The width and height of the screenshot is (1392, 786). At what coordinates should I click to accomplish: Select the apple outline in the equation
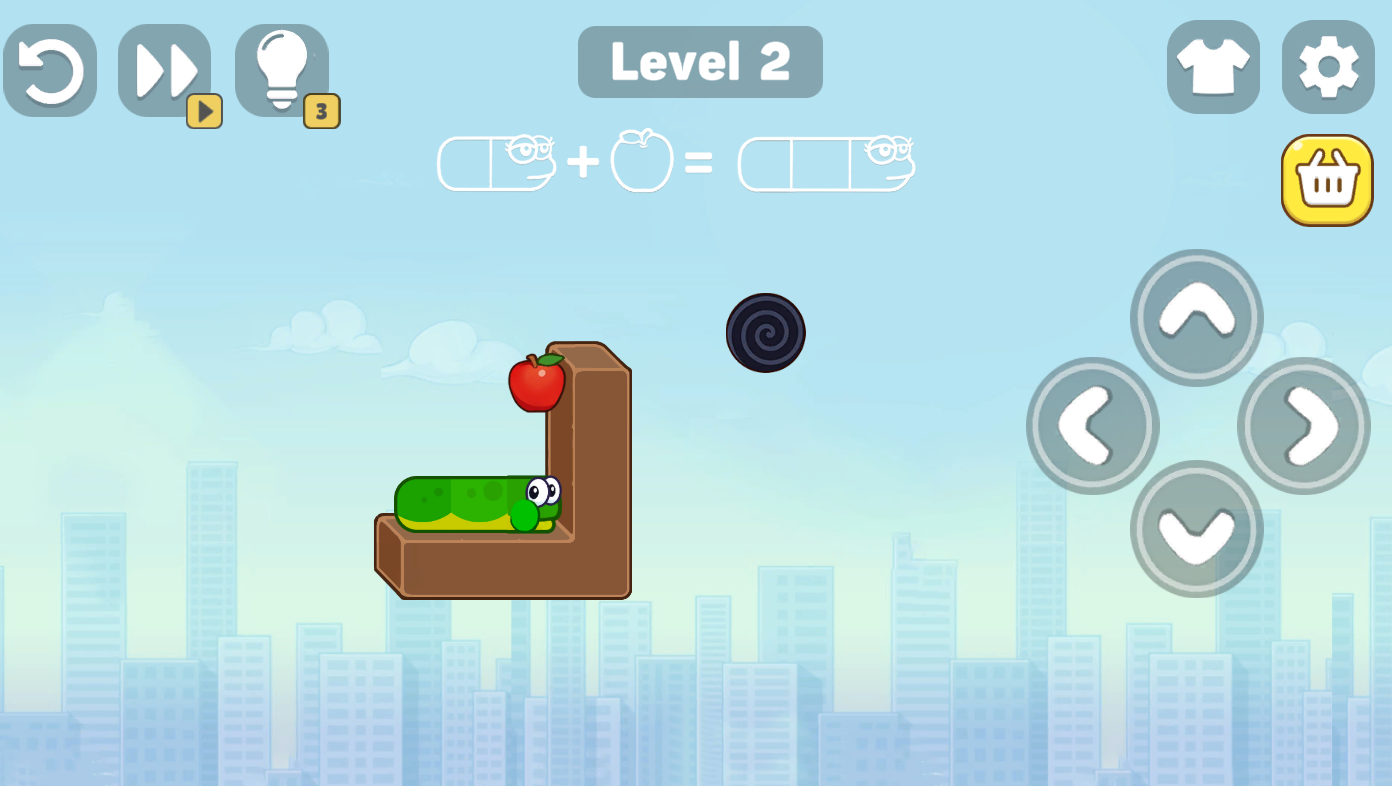641,162
